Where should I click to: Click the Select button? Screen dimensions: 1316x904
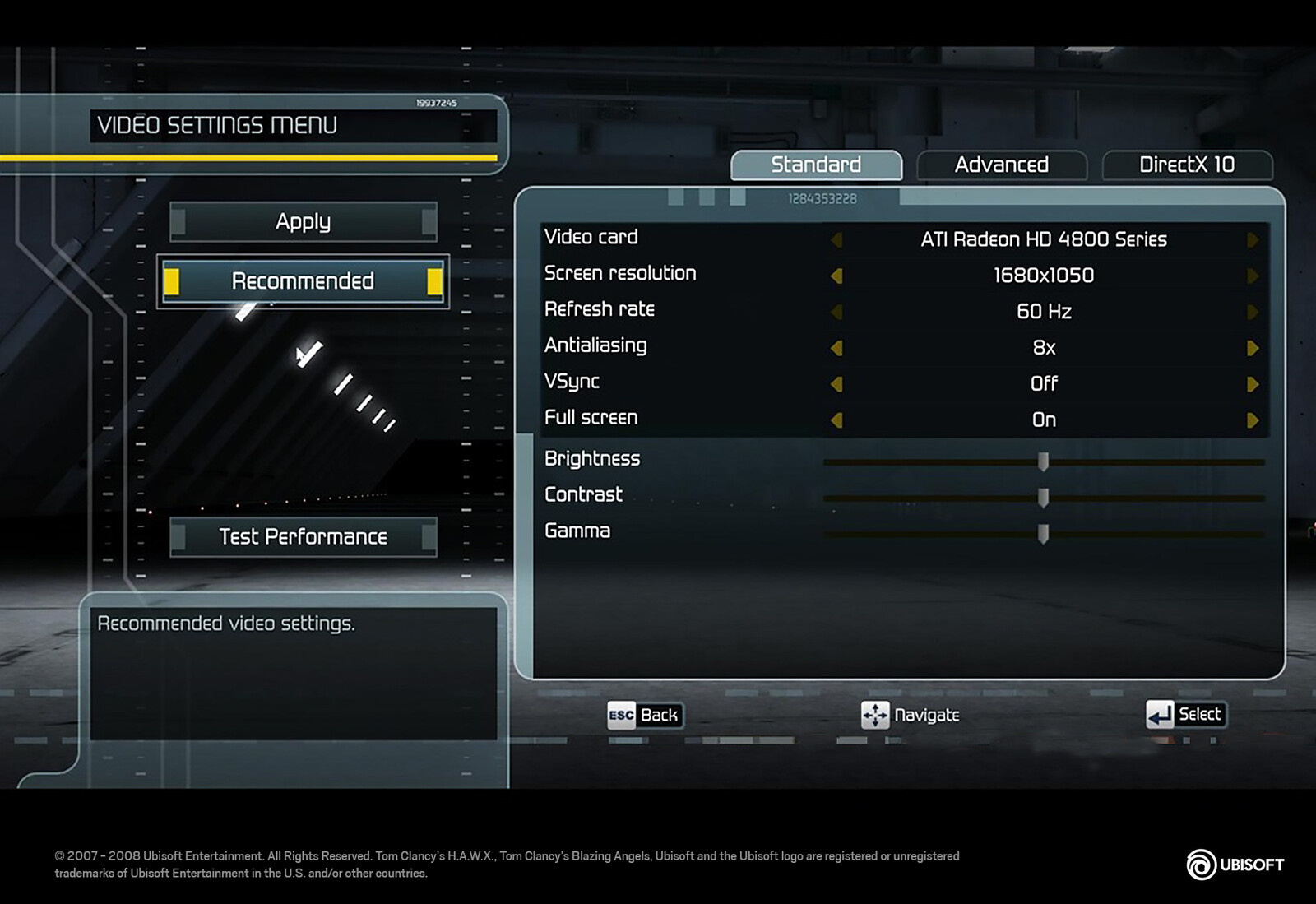coord(1185,714)
